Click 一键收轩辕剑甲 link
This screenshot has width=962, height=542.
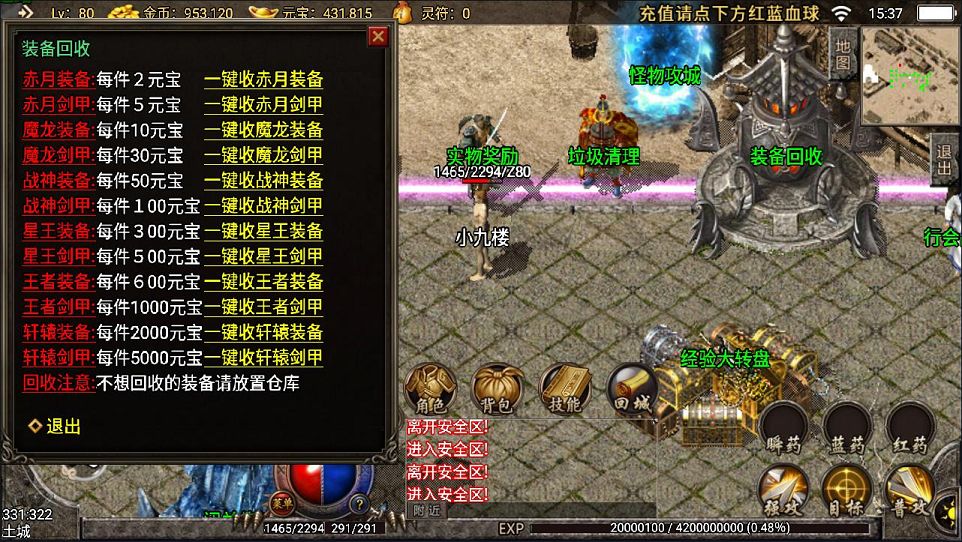[x=263, y=357]
